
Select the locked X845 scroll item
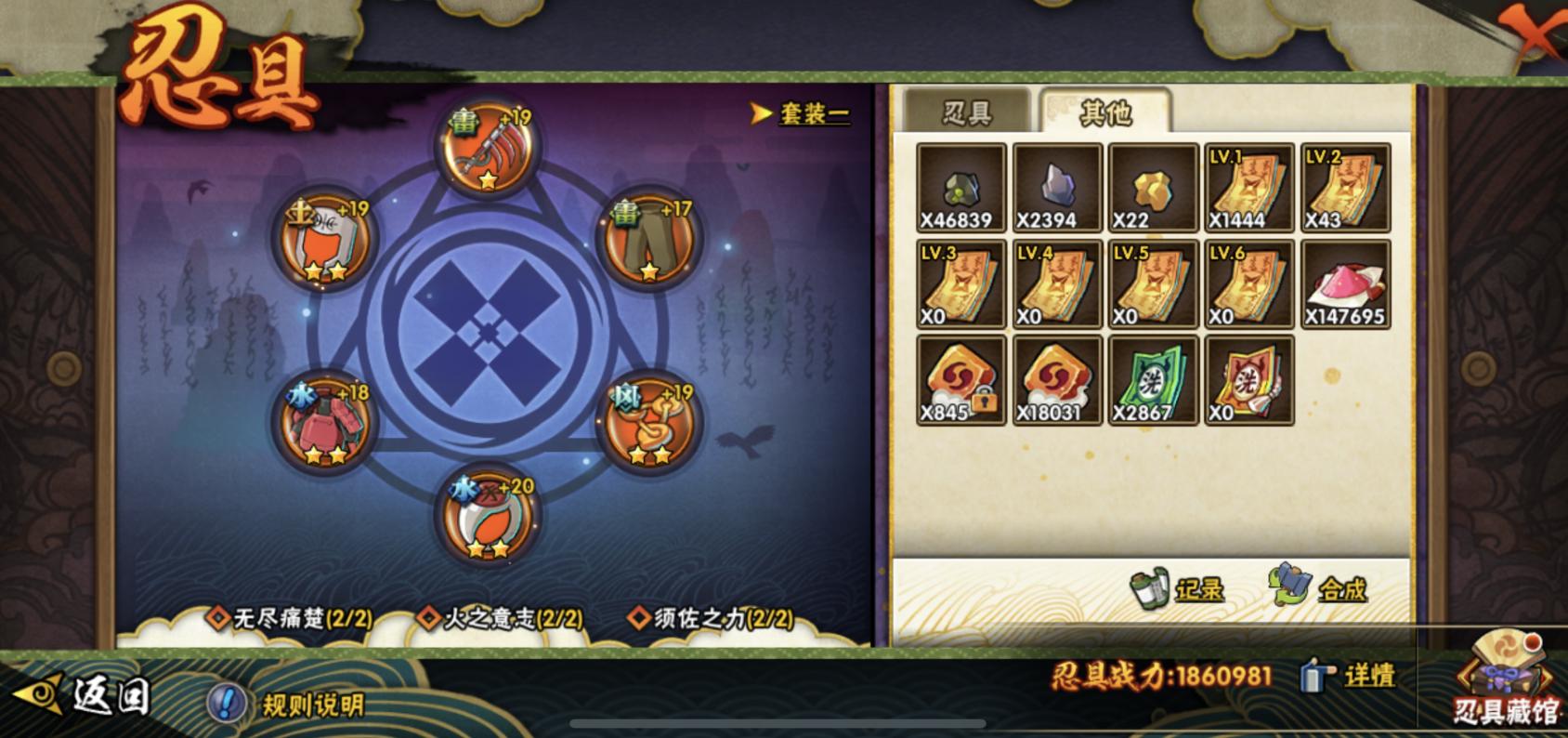960,381
